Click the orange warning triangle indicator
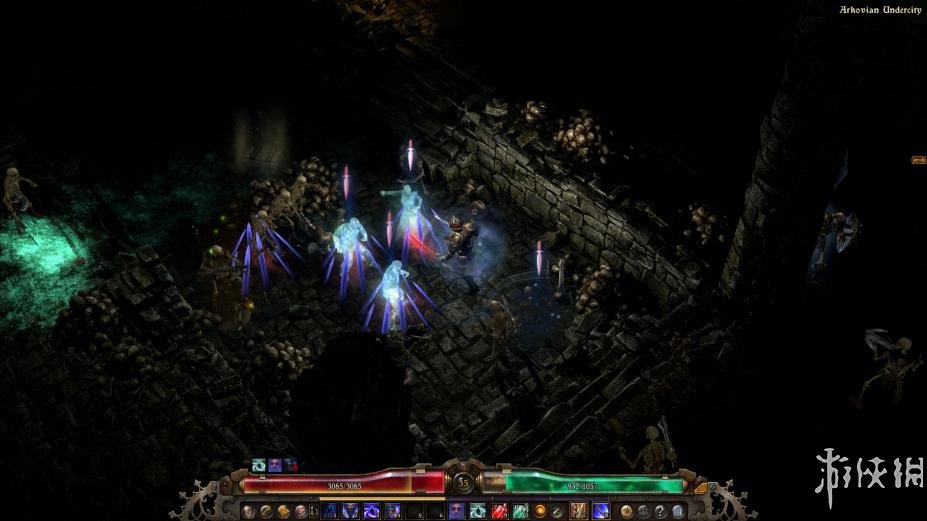Image resolution: width=927 pixels, height=521 pixels. 701,488
